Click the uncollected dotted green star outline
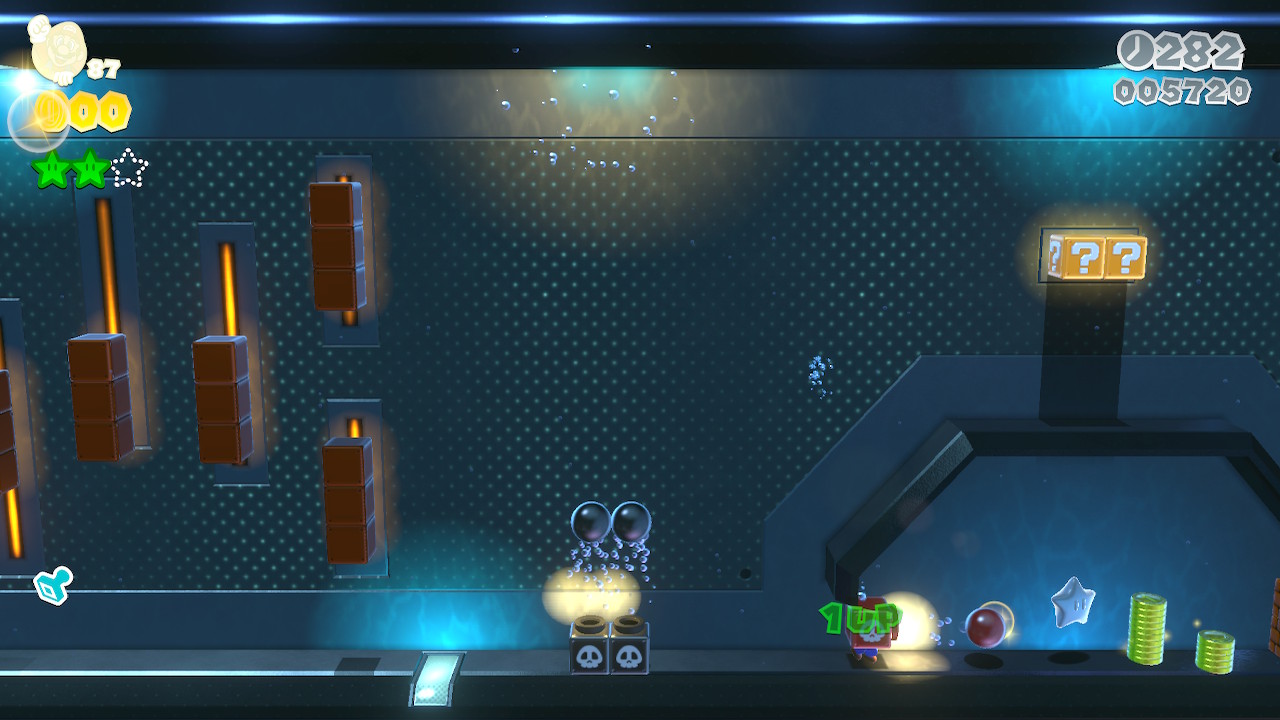This screenshot has height=720, width=1280. pos(129,169)
